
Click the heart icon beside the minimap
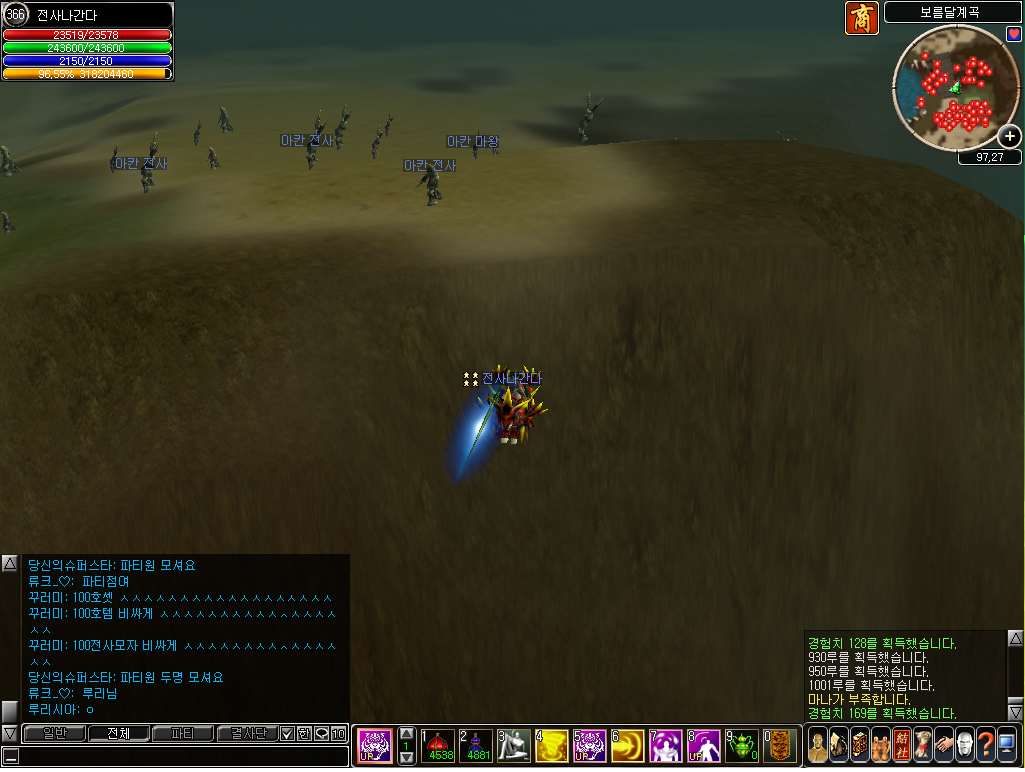[1013, 34]
